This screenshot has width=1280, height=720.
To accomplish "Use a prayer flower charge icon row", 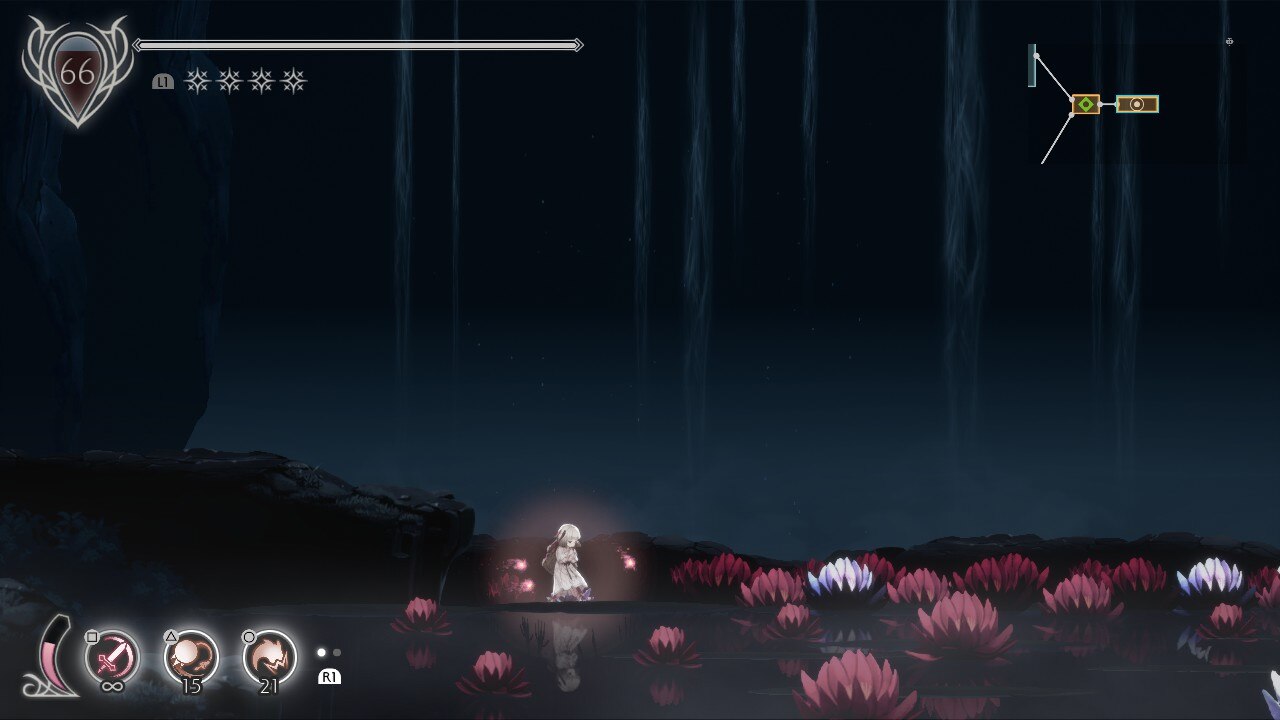I will point(245,81).
